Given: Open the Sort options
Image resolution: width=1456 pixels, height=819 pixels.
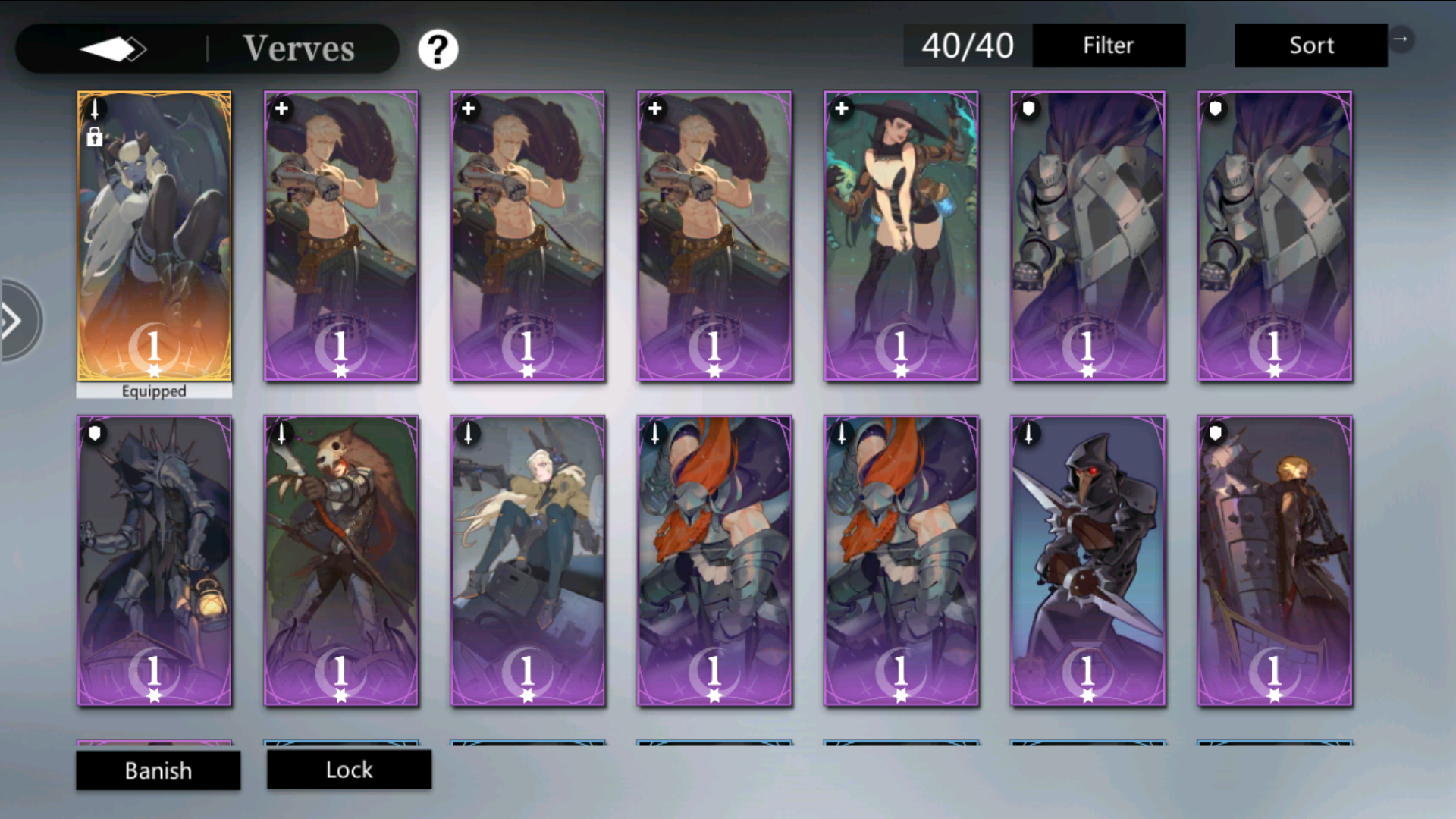Looking at the screenshot, I should pos(1310,45).
